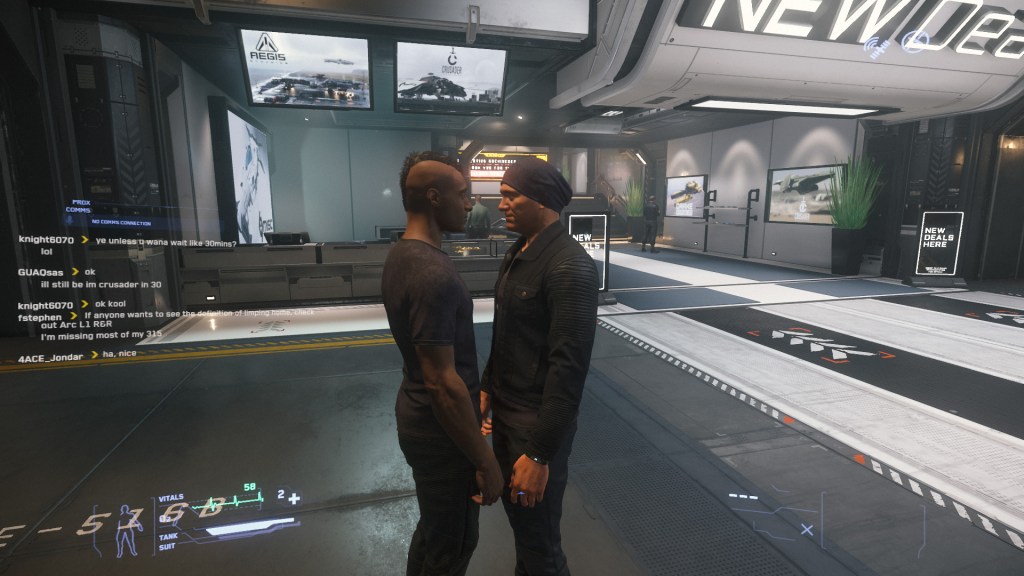Click GUAQsas's name in chat

[x=42, y=272]
